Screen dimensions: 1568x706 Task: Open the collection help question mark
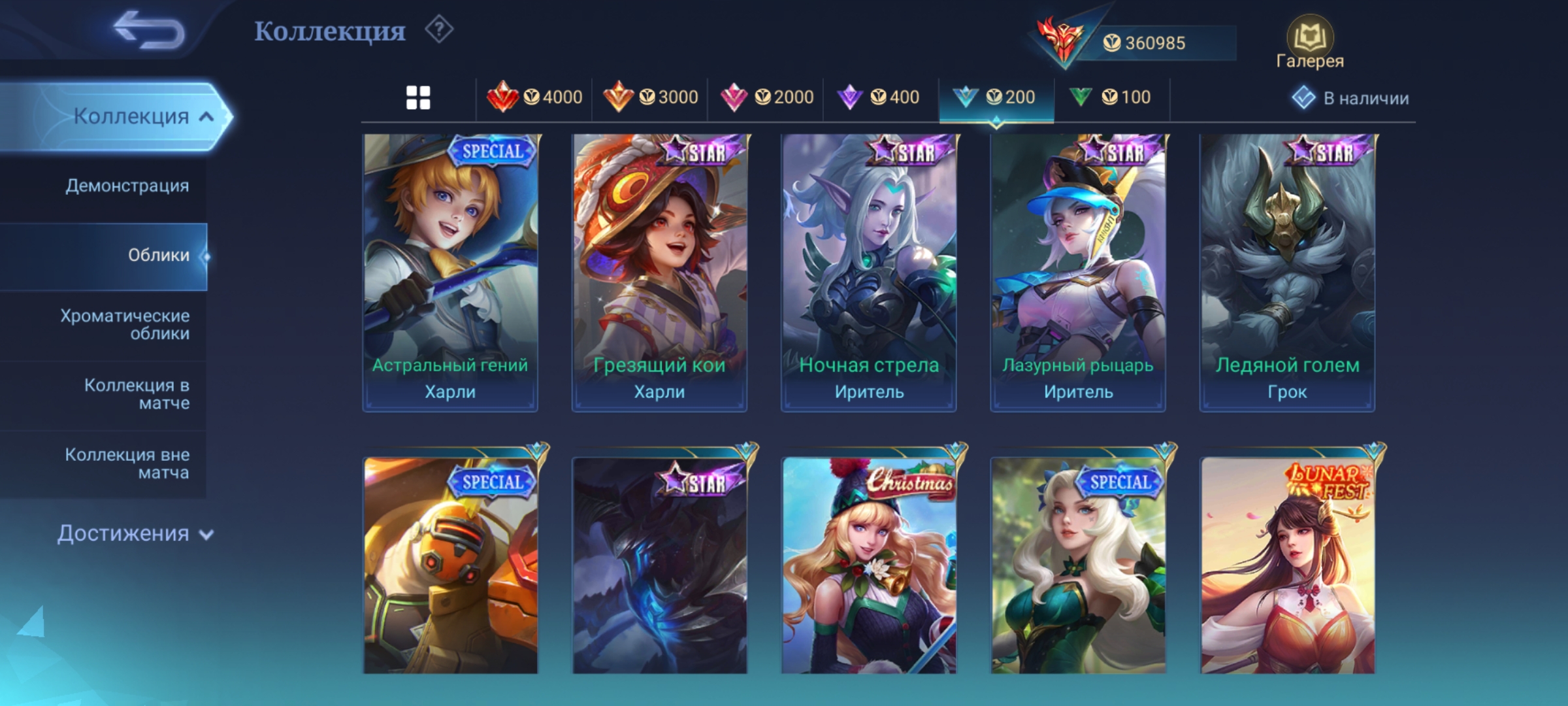coord(439,30)
